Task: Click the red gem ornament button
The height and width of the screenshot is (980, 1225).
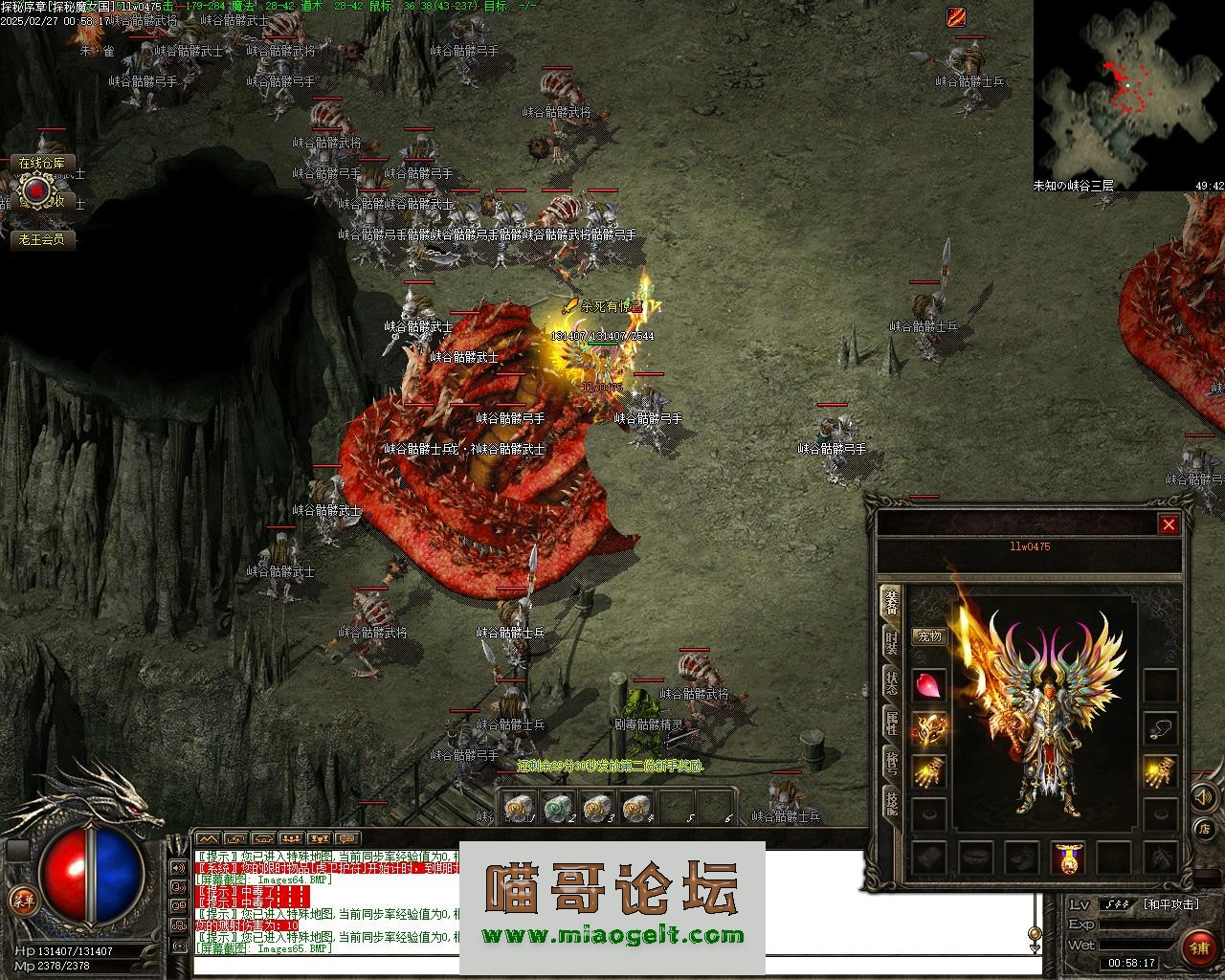Action: click(x=36, y=192)
